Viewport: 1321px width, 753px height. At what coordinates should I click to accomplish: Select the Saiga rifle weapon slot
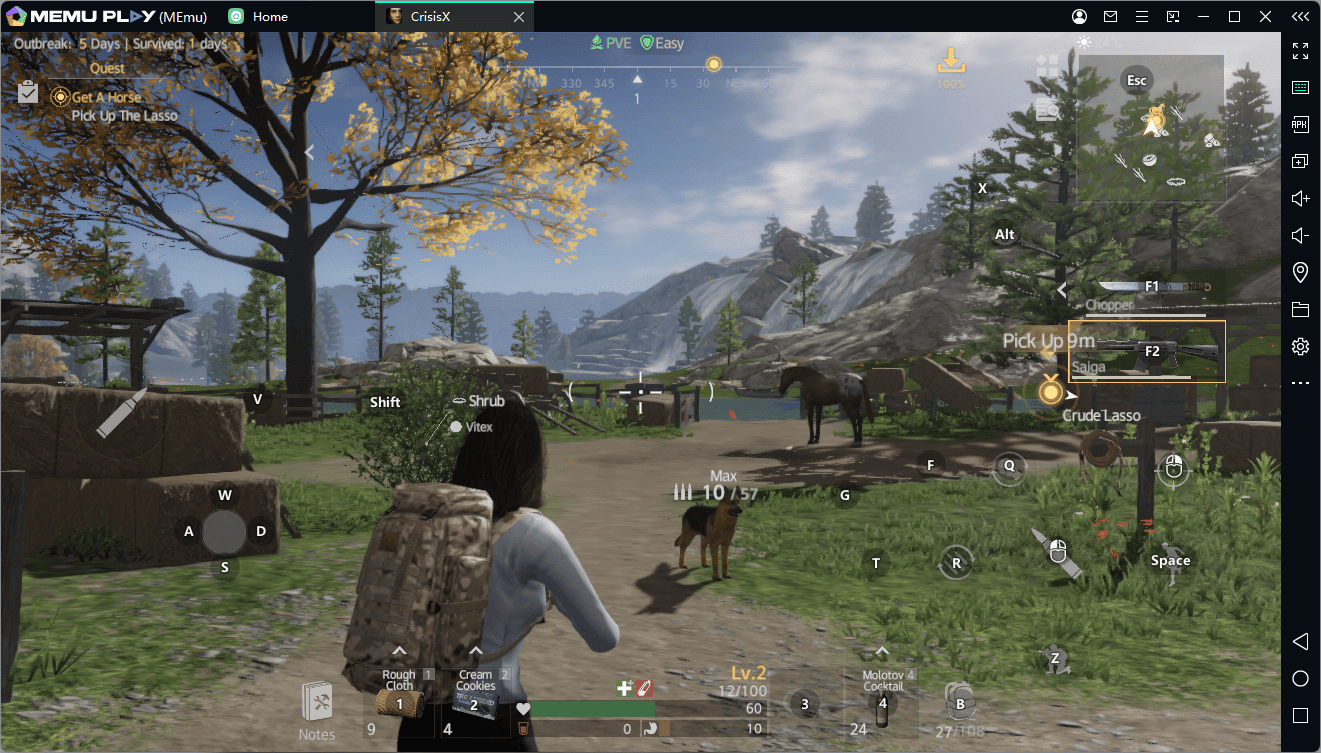tap(1146, 351)
